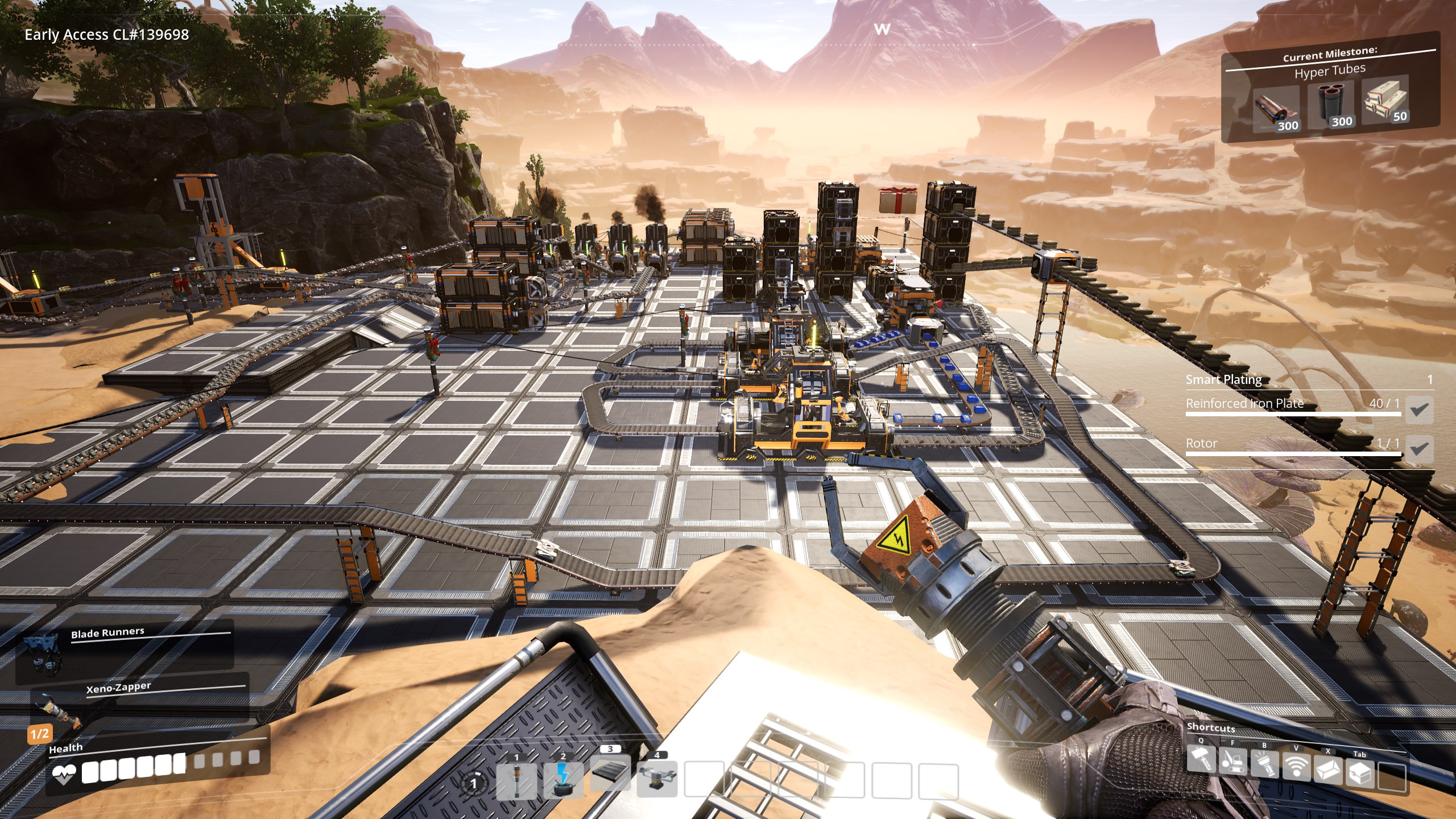This screenshot has height=819, width=1456.
Task: Click the stacked white boxes milestone requirement
Action: (1385, 100)
